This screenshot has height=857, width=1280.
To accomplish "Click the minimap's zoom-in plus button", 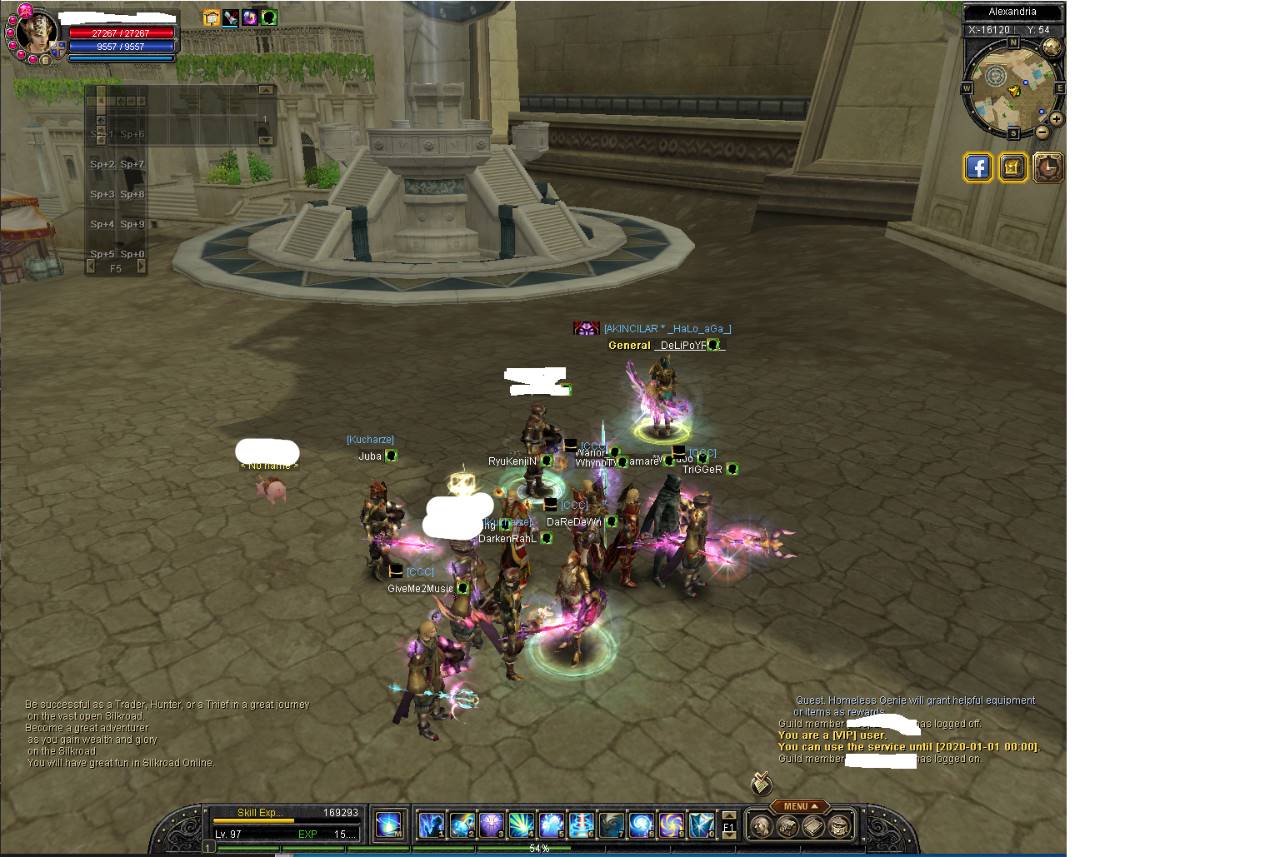I will click(1056, 118).
